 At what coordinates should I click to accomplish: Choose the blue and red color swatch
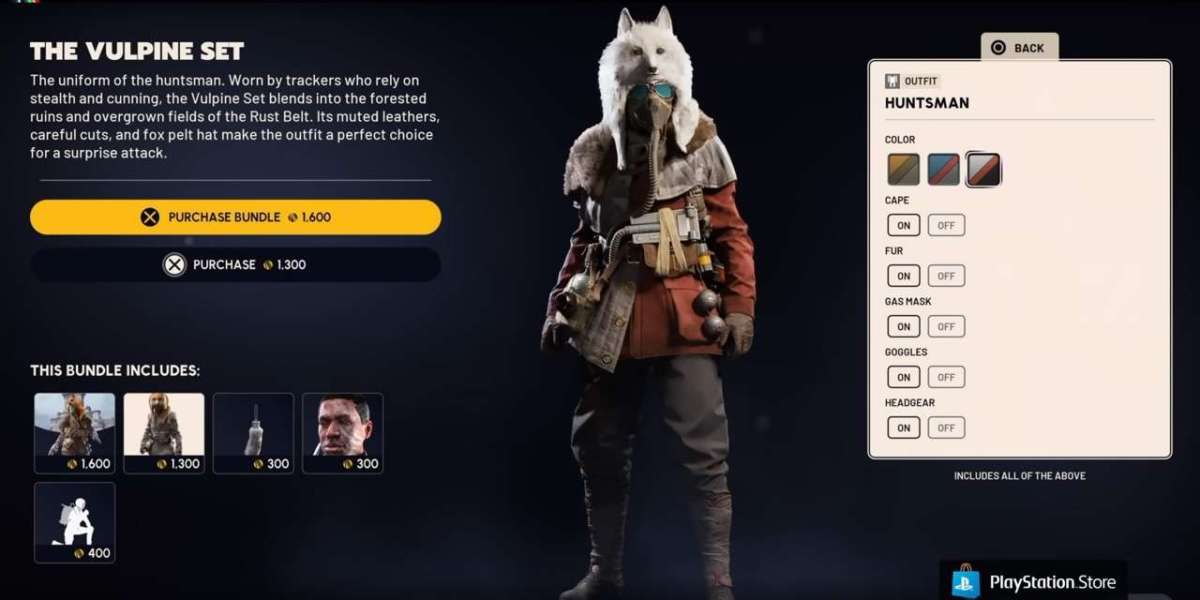pos(943,170)
